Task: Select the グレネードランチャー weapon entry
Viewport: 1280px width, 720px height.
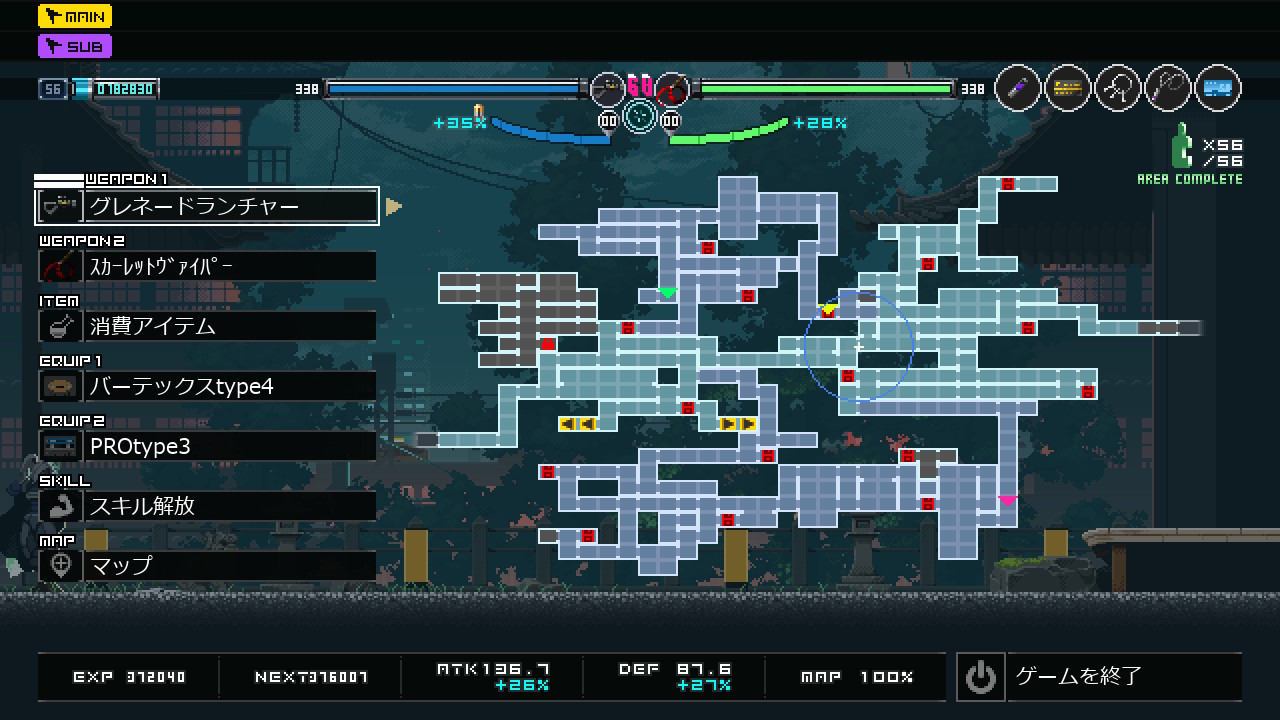Action: pos(207,206)
